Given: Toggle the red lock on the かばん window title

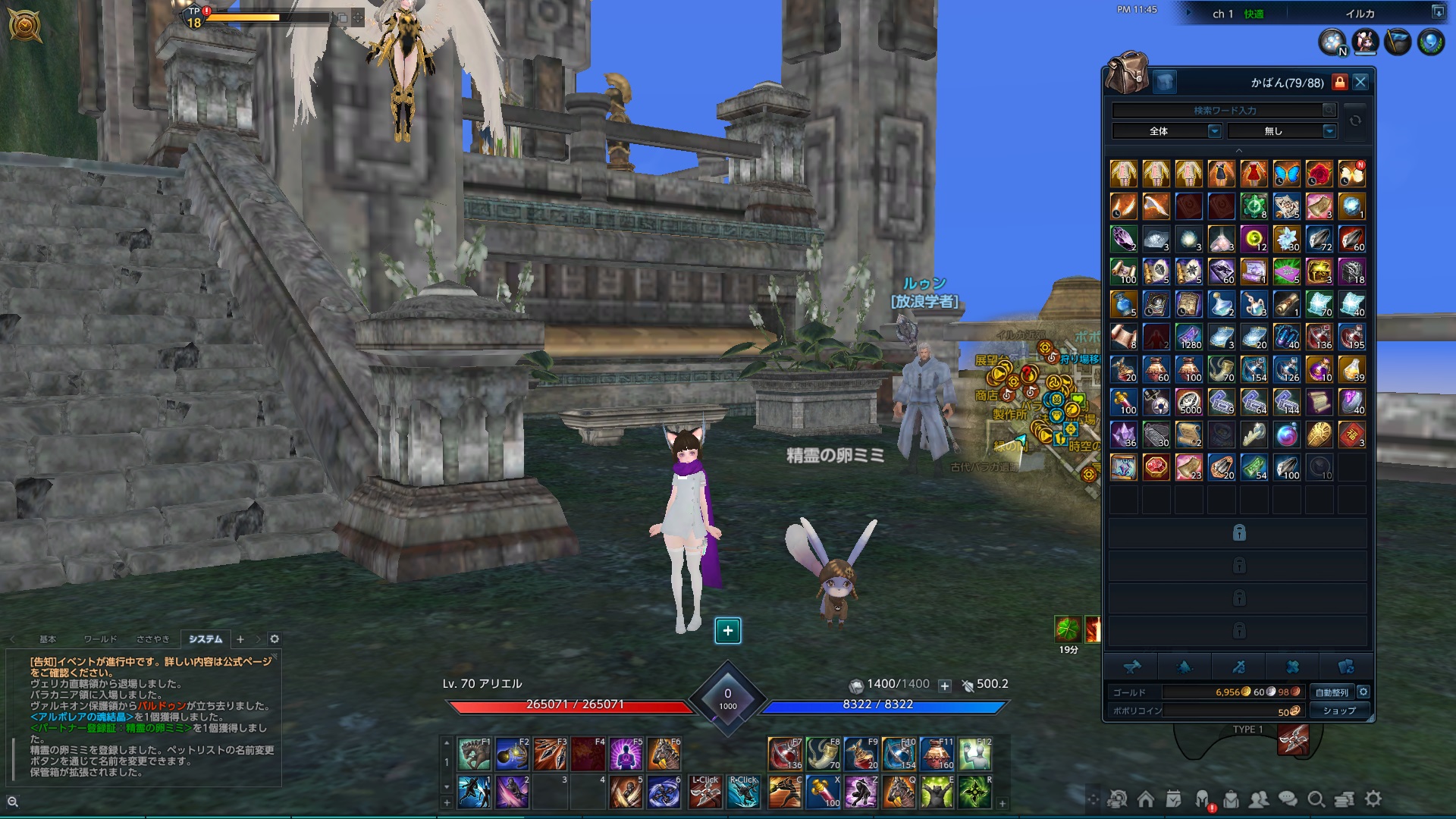Looking at the screenshot, I should click(1341, 82).
